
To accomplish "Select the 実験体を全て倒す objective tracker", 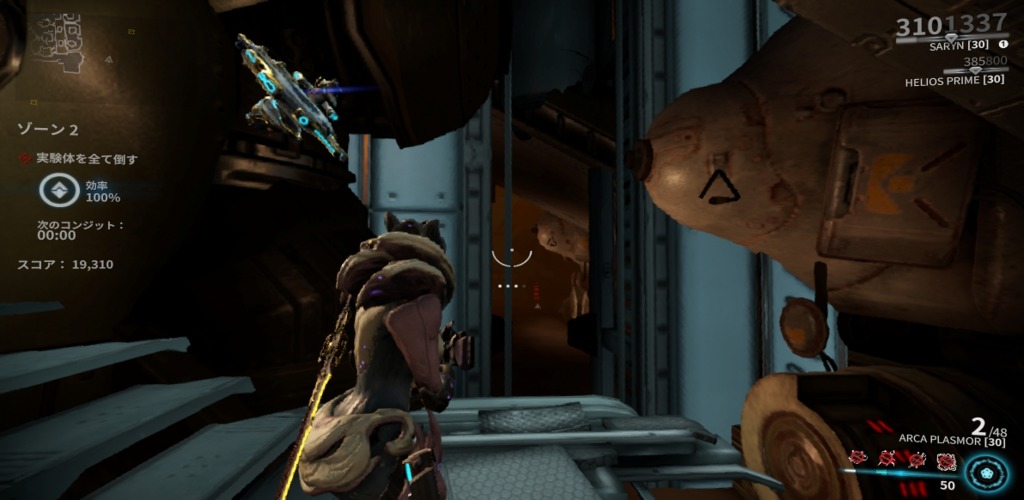I will click(x=78, y=158).
